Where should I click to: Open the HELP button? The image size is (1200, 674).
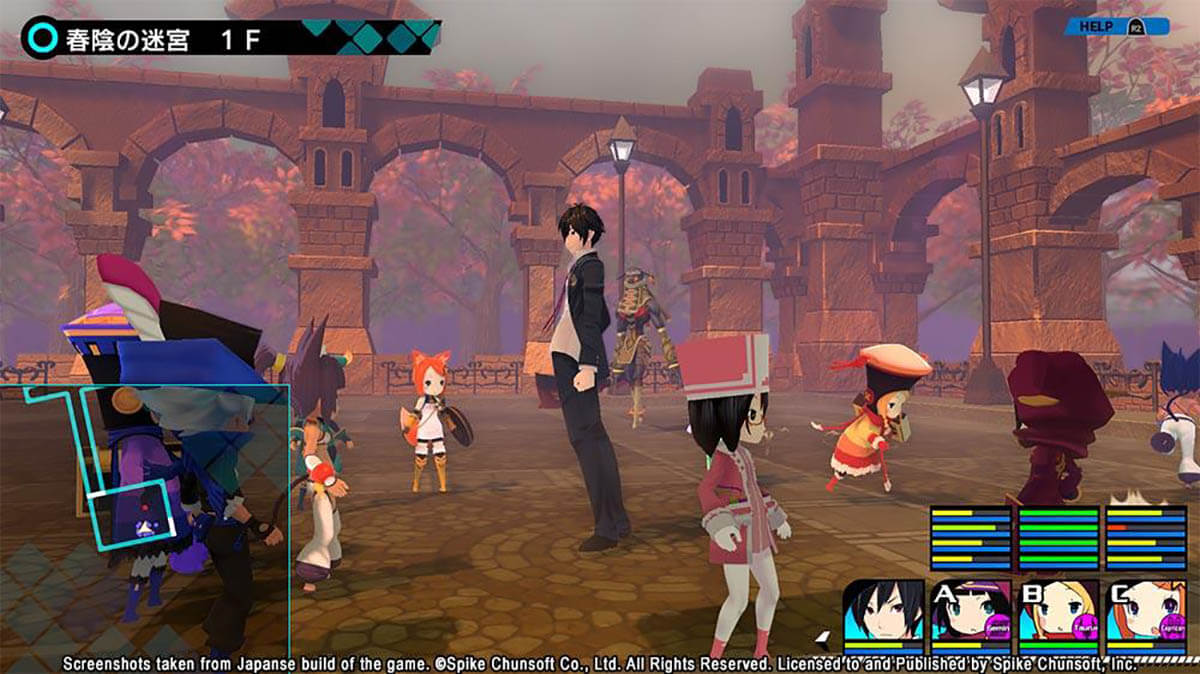tap(1115, 26)
